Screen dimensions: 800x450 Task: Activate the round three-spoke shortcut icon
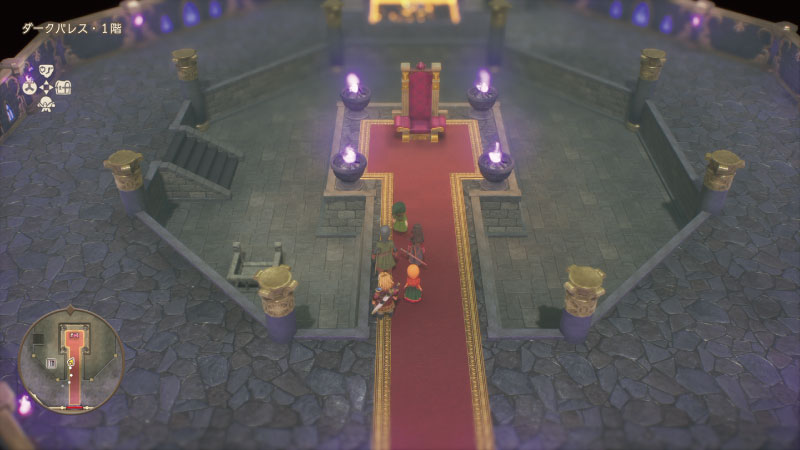30,87
